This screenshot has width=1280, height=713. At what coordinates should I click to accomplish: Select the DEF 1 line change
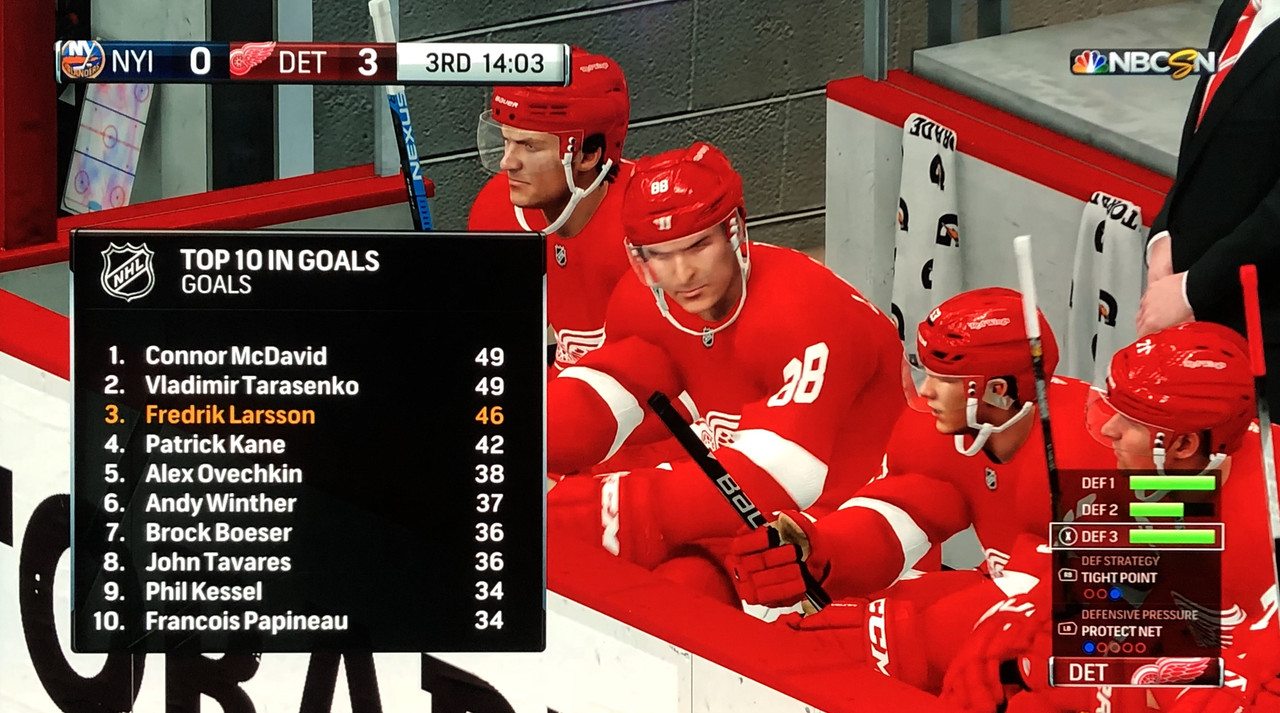point(1136,483)
